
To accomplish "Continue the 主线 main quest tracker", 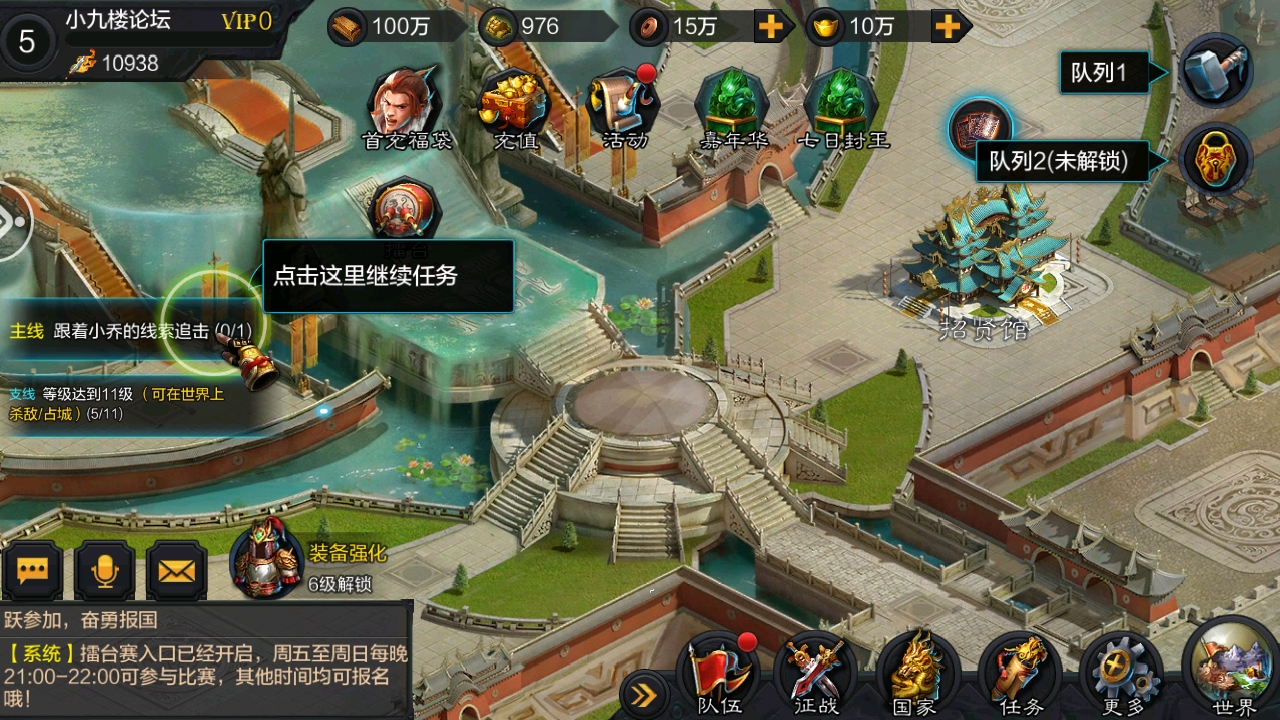I will (130, 331).
